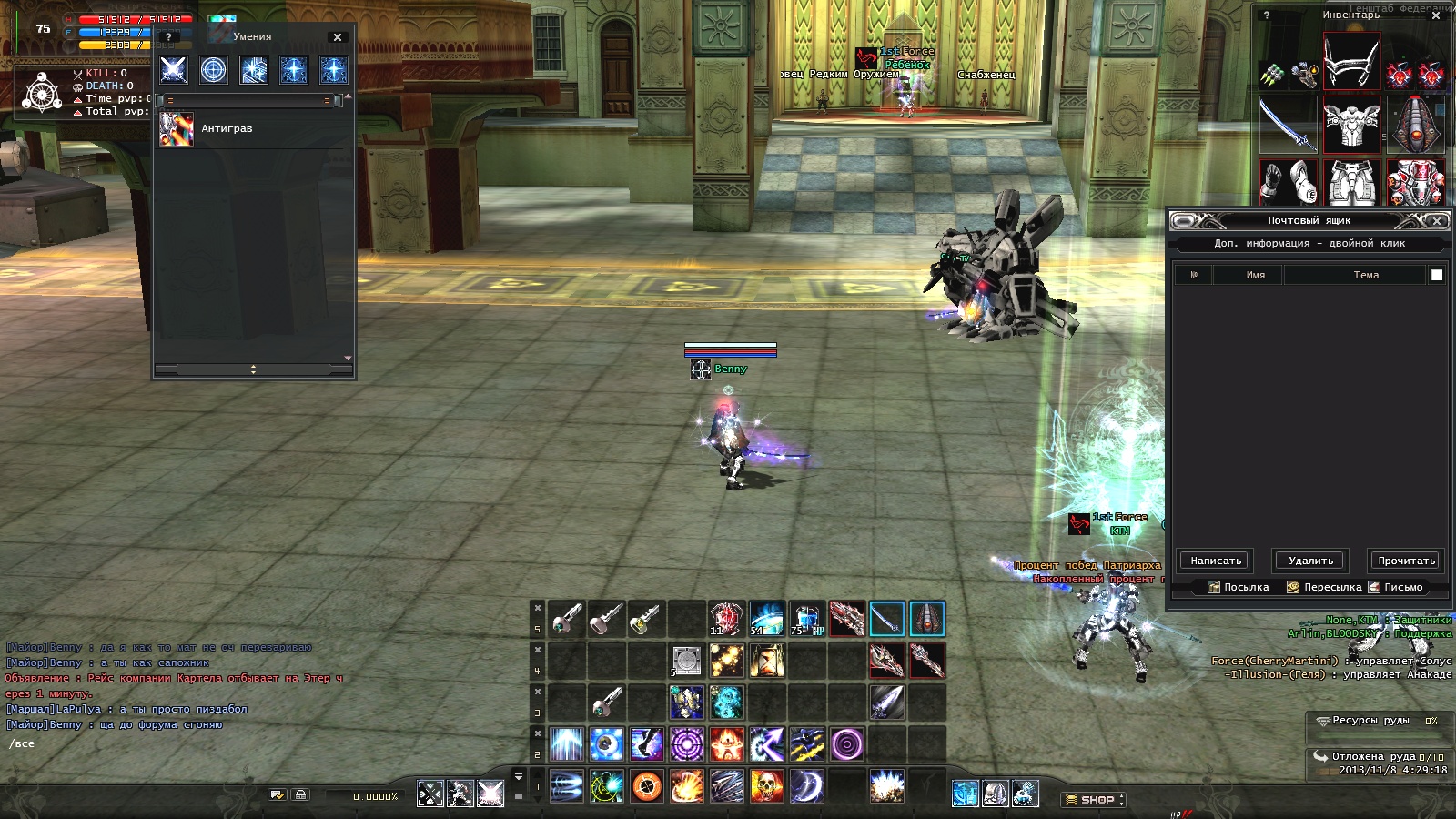Select the equipped white chest armor slot
Viewport: 1456px width, 819px height.
coord(1351,125)
